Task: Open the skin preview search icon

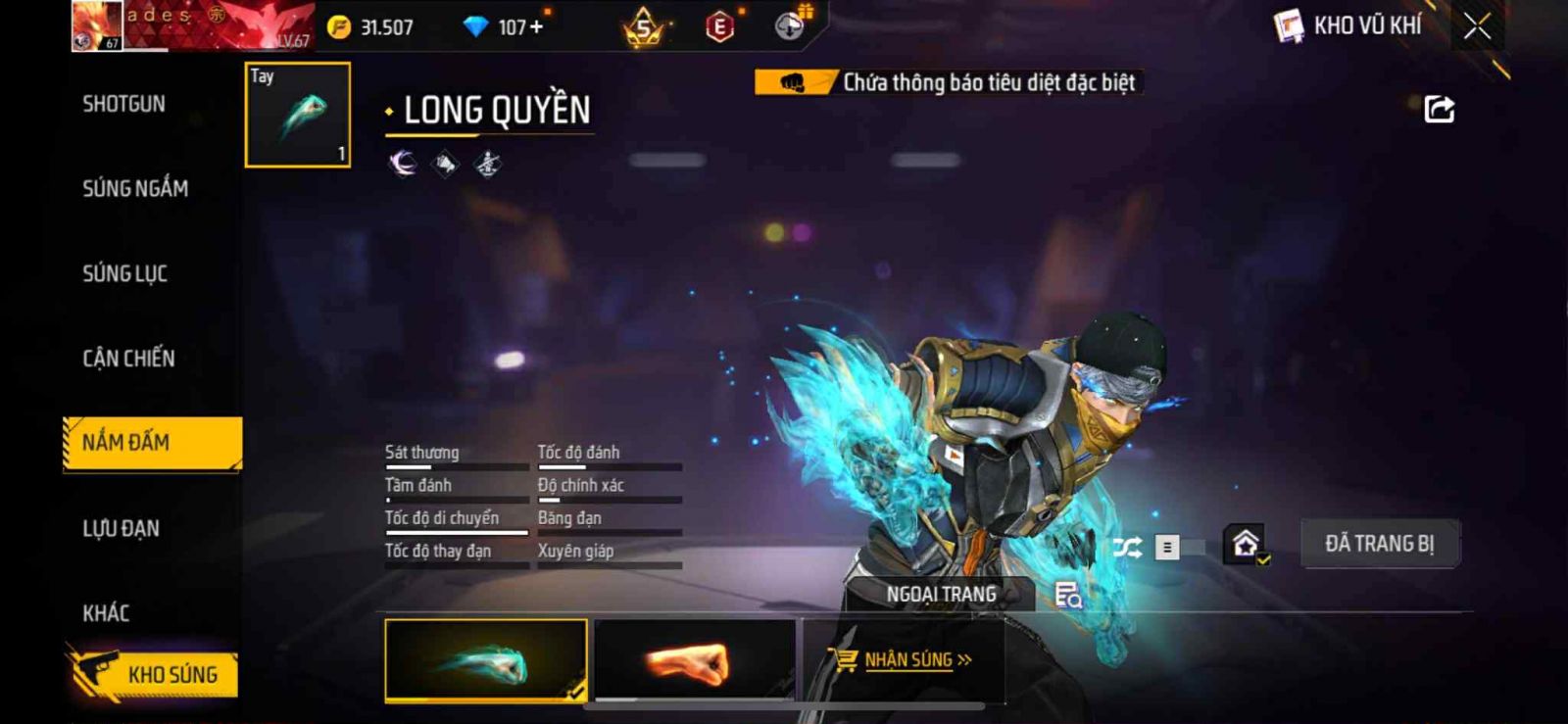Action: (x=1067, y=595)
